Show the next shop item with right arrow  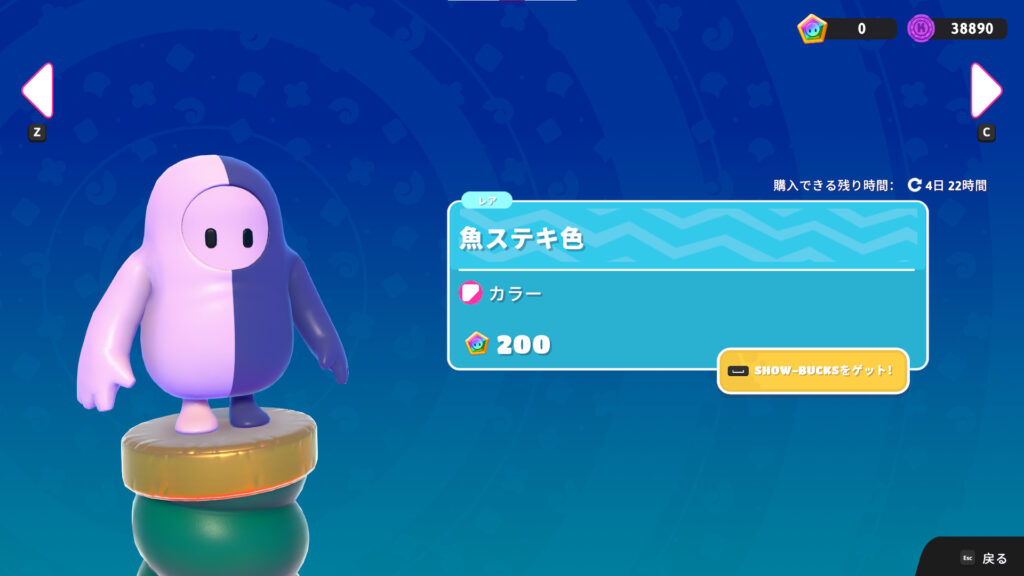pyautogui.click(x=986, y=91)
